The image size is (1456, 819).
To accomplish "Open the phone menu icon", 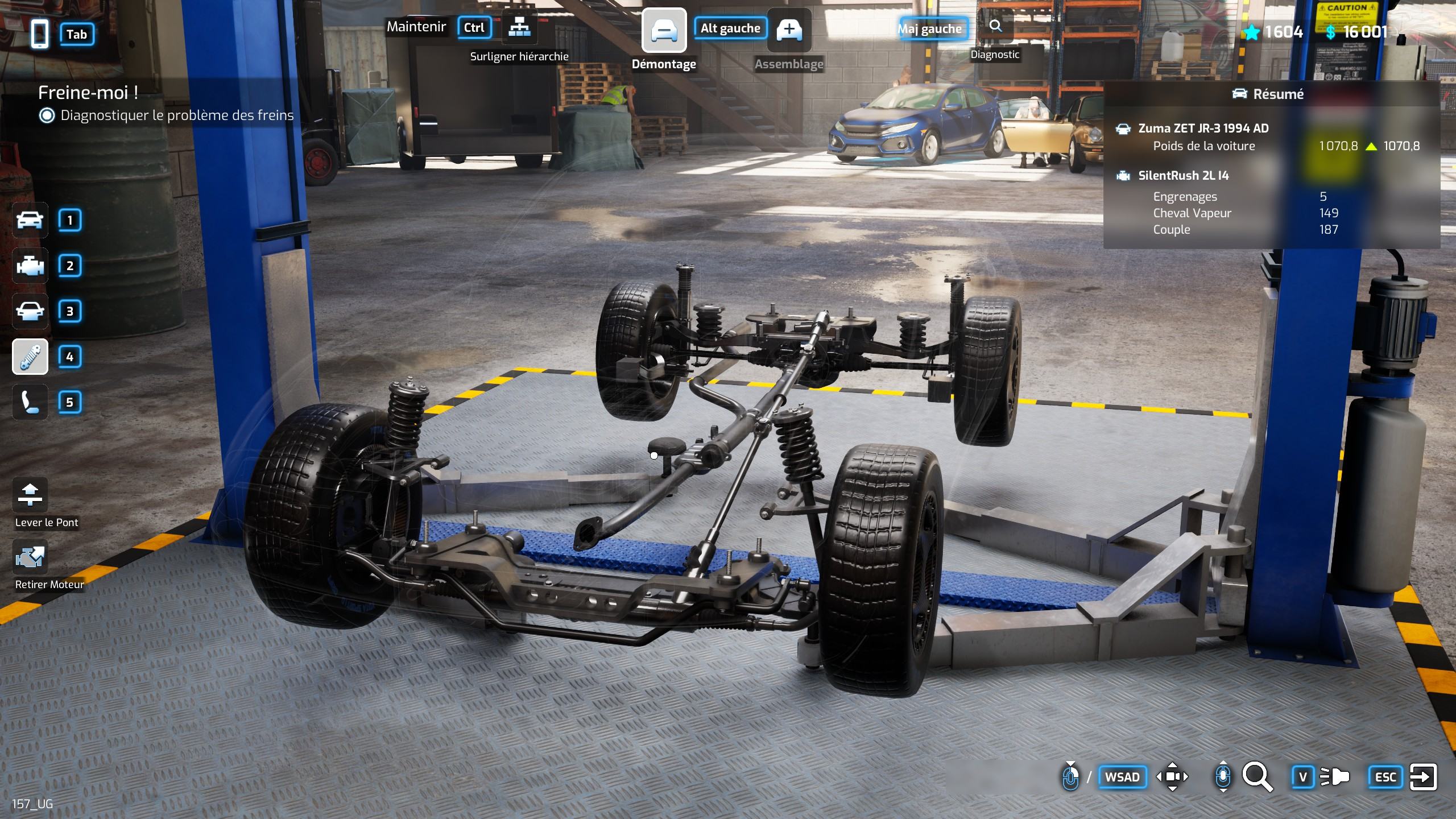I will 39,34.
